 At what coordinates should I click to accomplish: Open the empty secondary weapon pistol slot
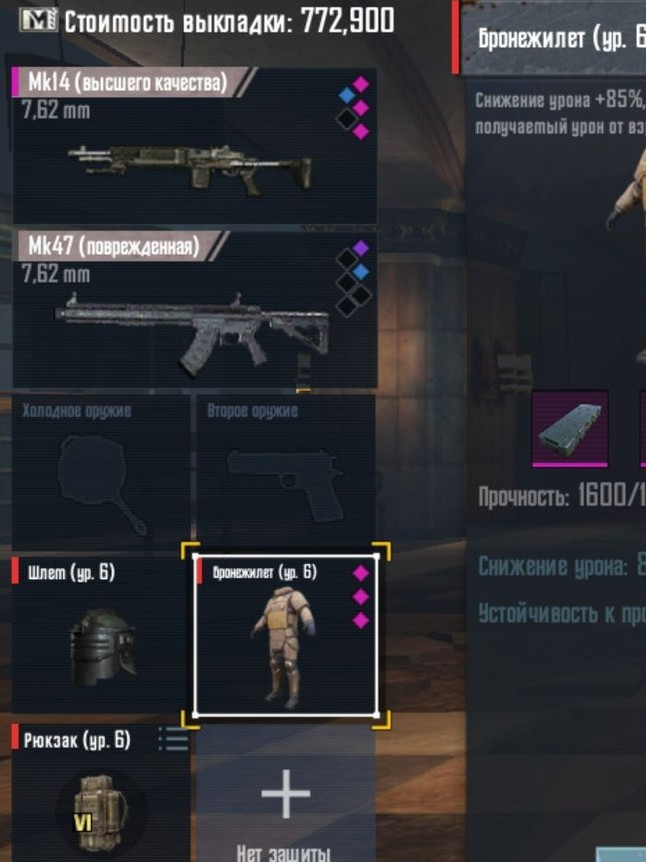(x=286, y=470)
